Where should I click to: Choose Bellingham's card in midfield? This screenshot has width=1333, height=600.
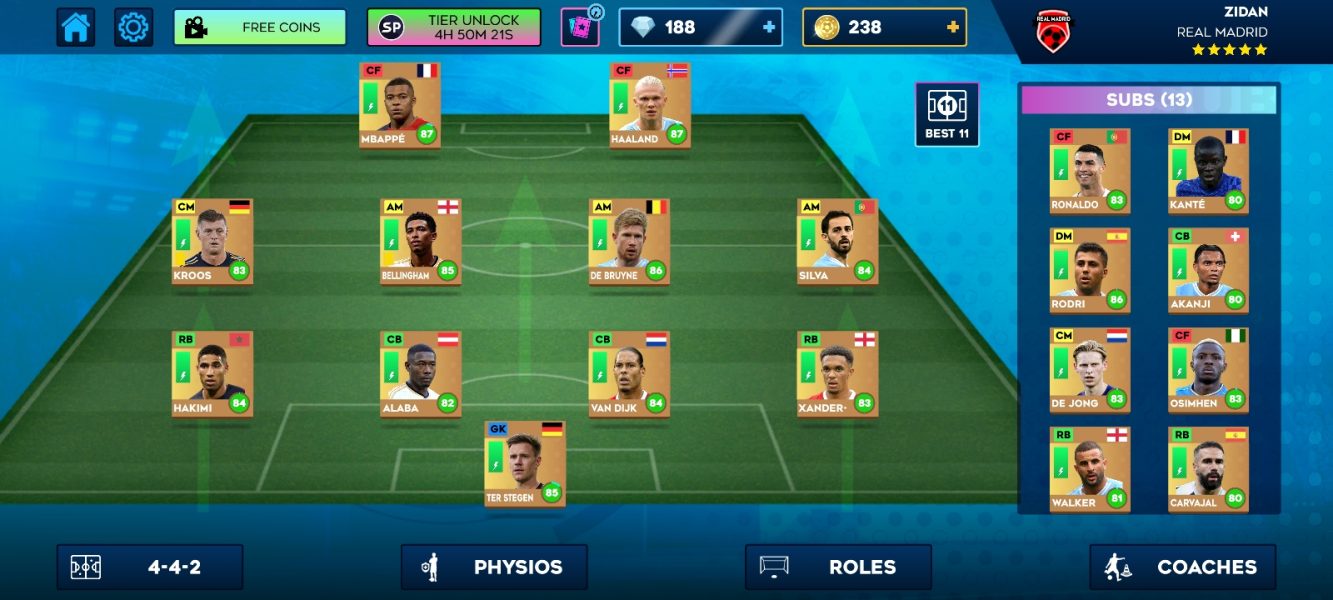(420, 241)
